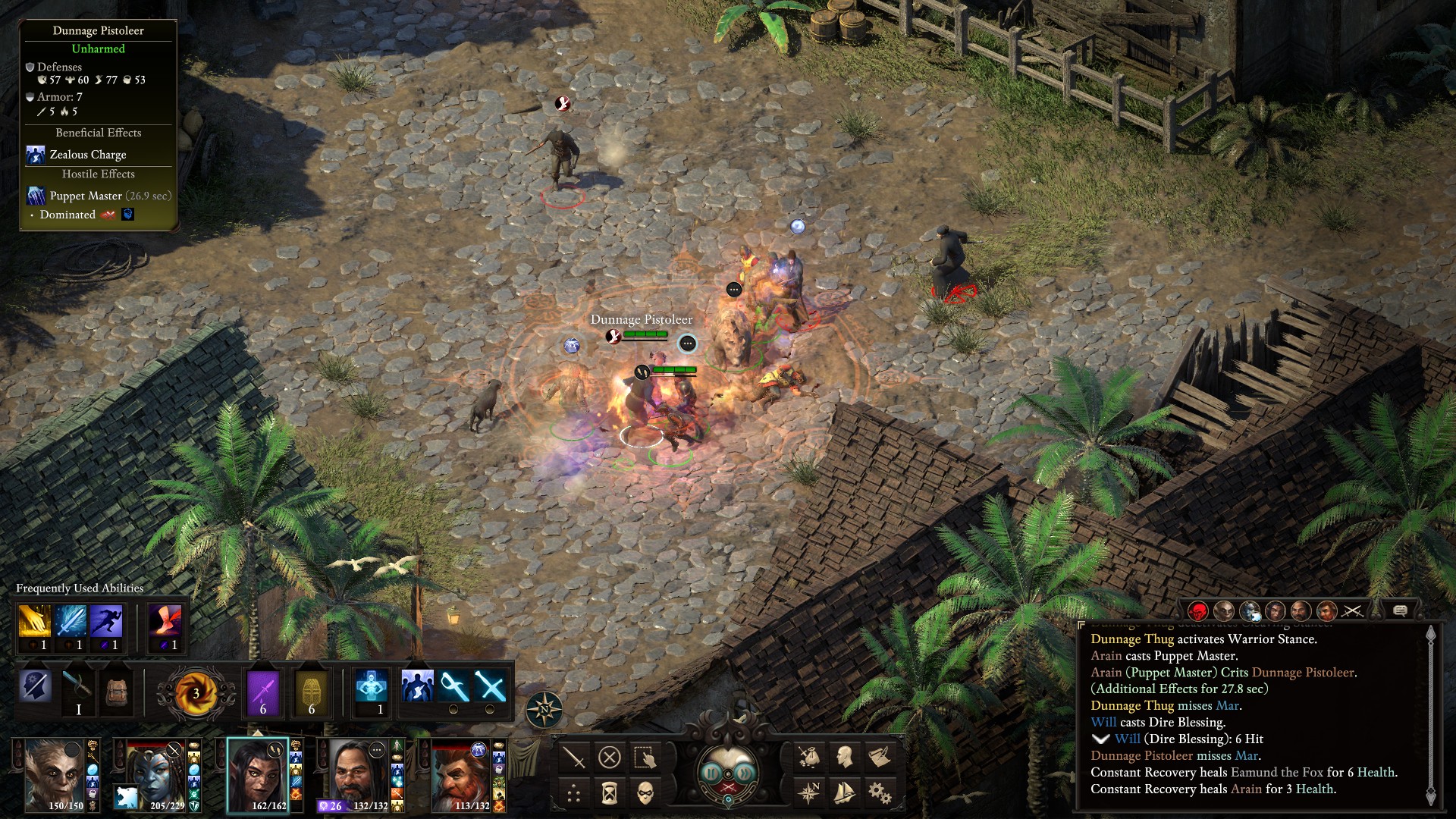1456x819 pixels.
Task: Open the purple dagger ability group
Action: (263, 692)
